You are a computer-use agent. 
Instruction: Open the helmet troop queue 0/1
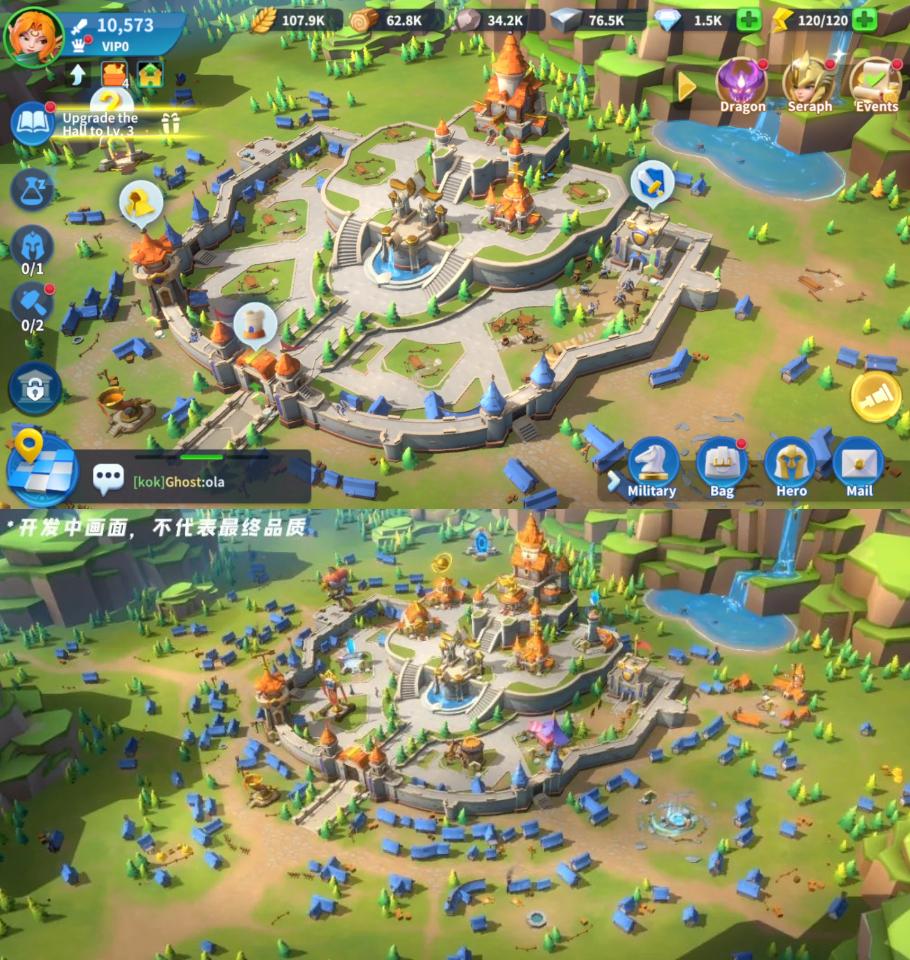tap(33, 248)
